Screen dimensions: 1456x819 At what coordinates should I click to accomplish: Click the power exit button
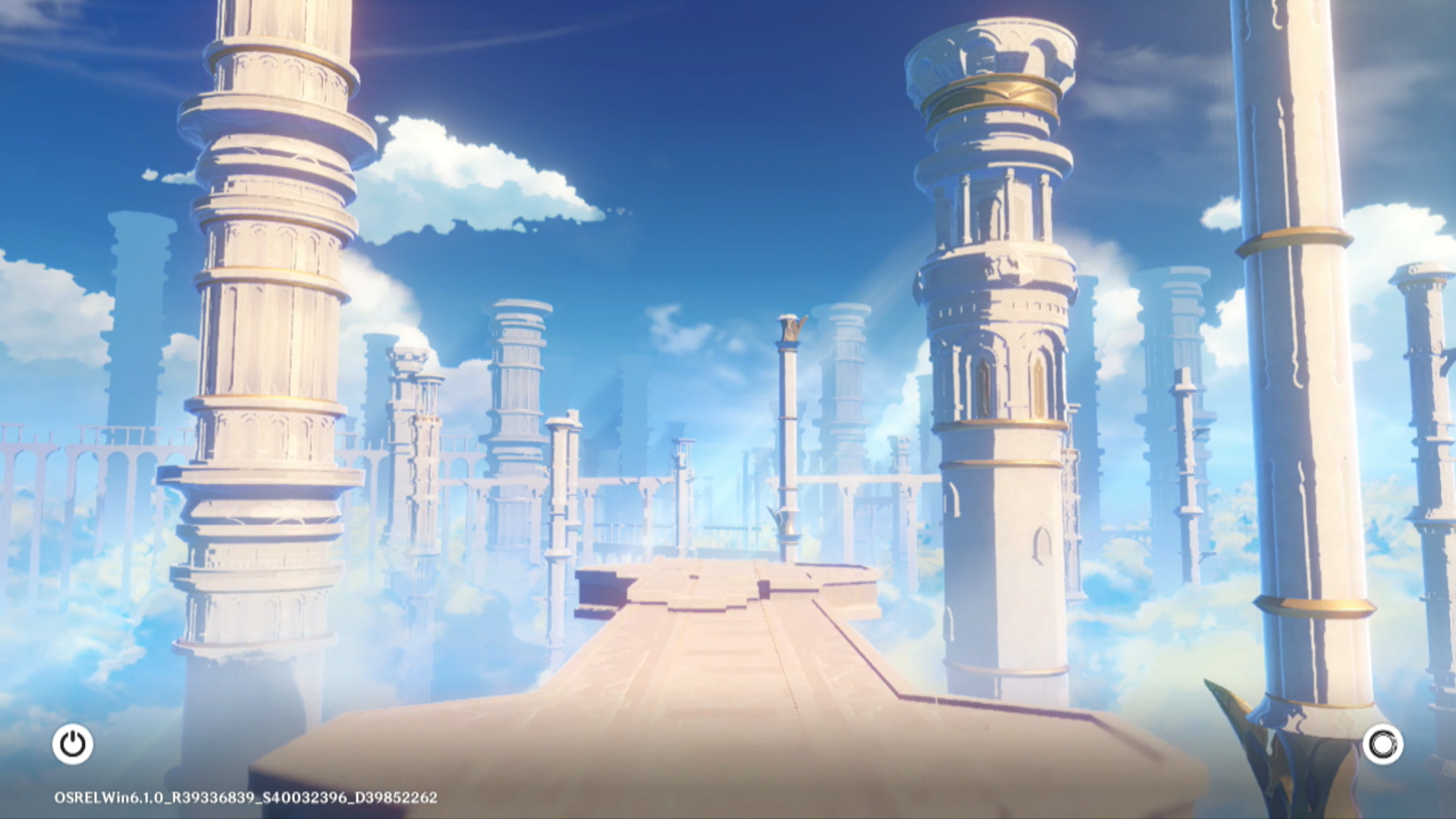click(x=73, y=744)
